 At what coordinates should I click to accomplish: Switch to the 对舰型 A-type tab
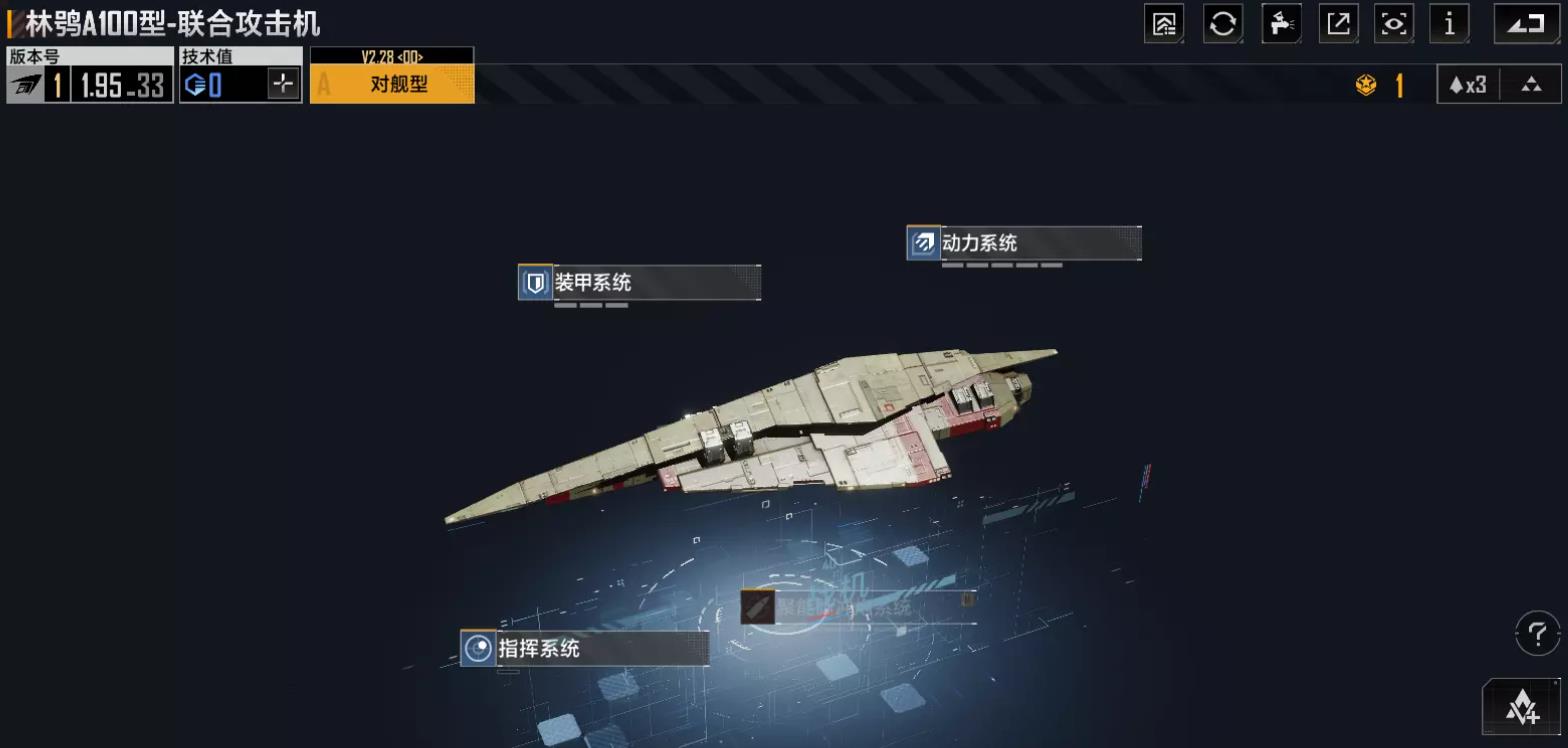[x=392, y=85]
